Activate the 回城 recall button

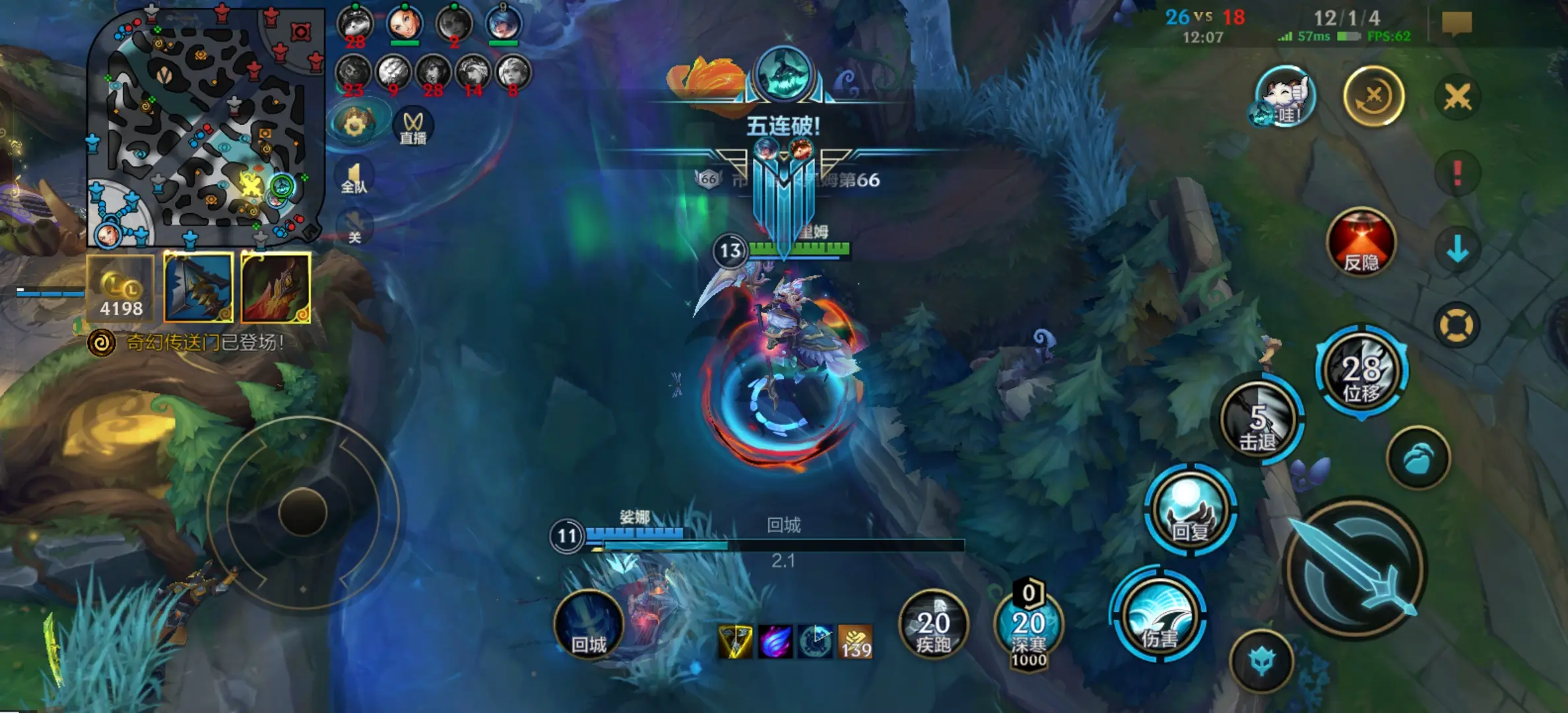pos(588,625)
